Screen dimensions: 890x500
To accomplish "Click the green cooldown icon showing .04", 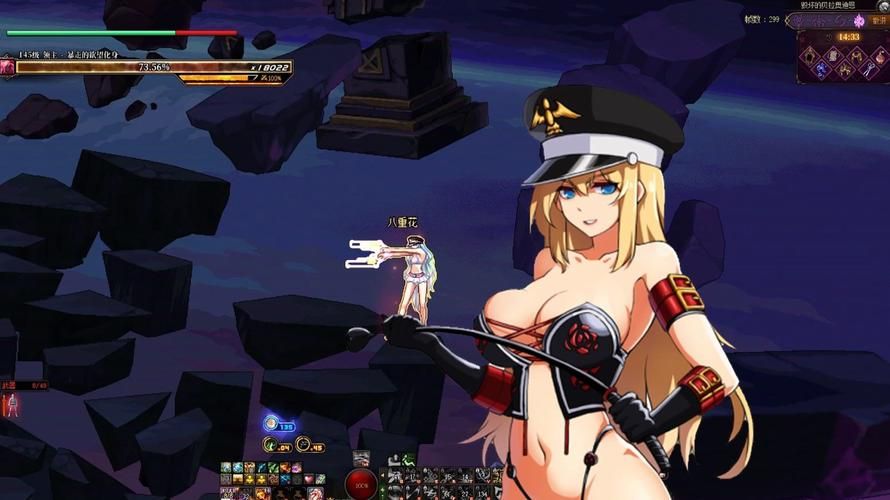I will (270, 444).
